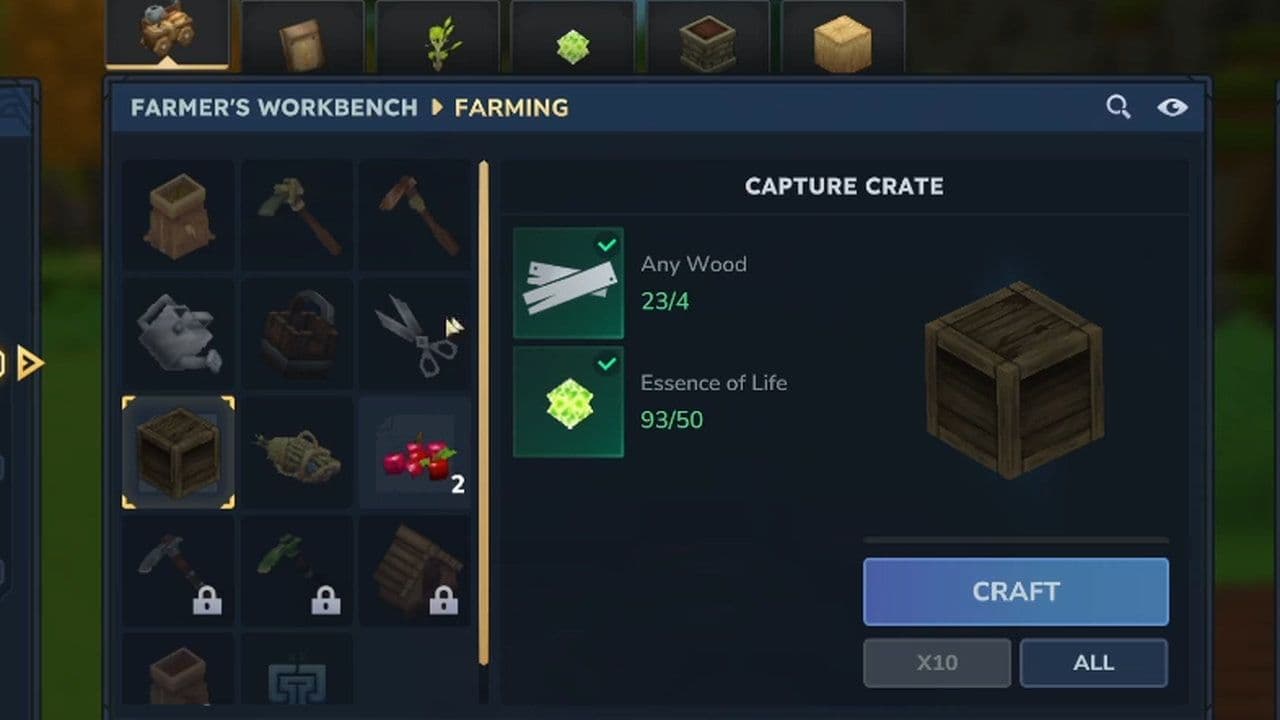Toggle the eye visibility icon
1280x720 pixels.
(x=1172, y=107)
